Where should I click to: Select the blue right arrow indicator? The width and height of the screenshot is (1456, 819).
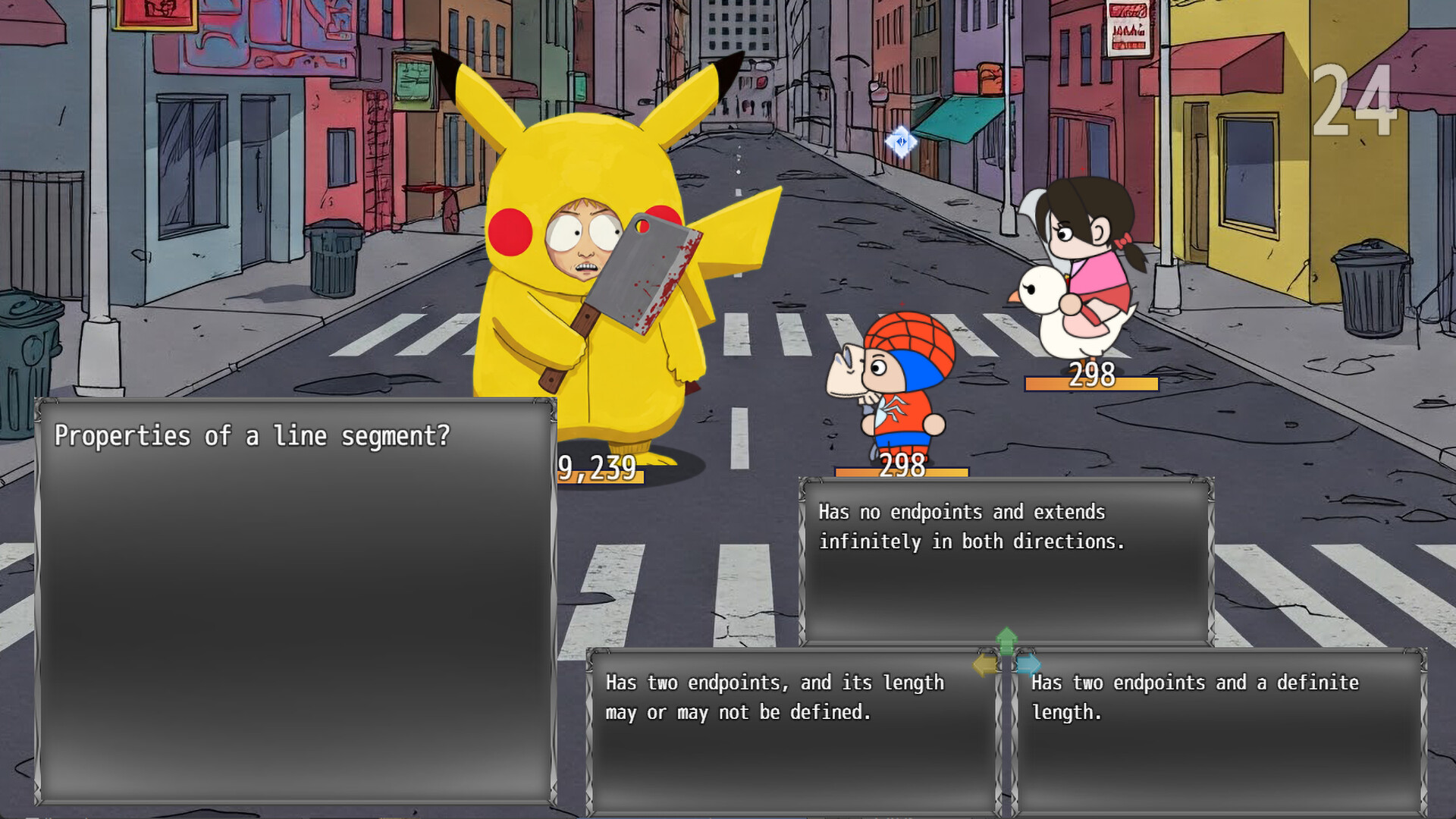click(x=1028, y=665)
